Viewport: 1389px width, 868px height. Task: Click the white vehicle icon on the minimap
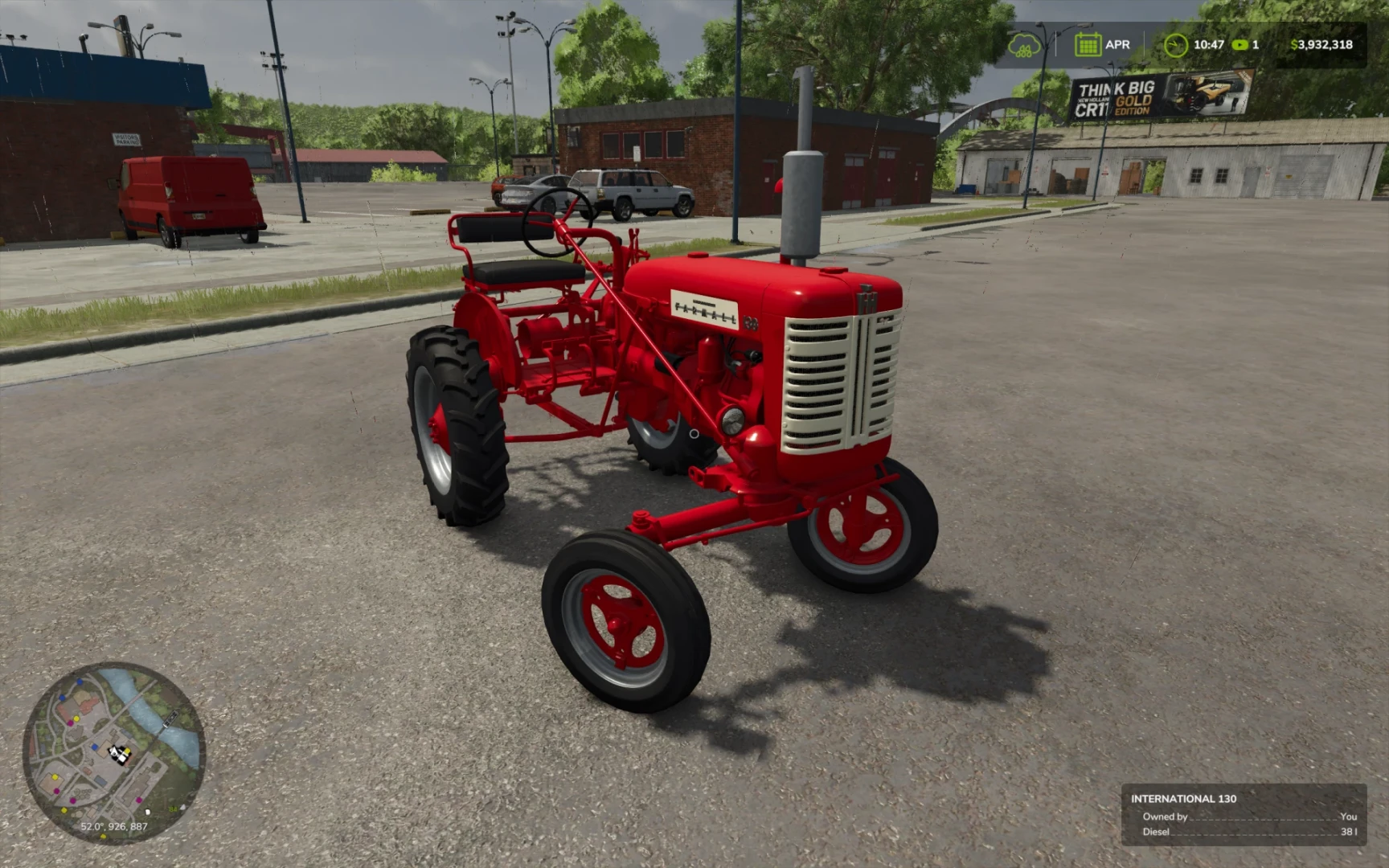pos(147,811)
